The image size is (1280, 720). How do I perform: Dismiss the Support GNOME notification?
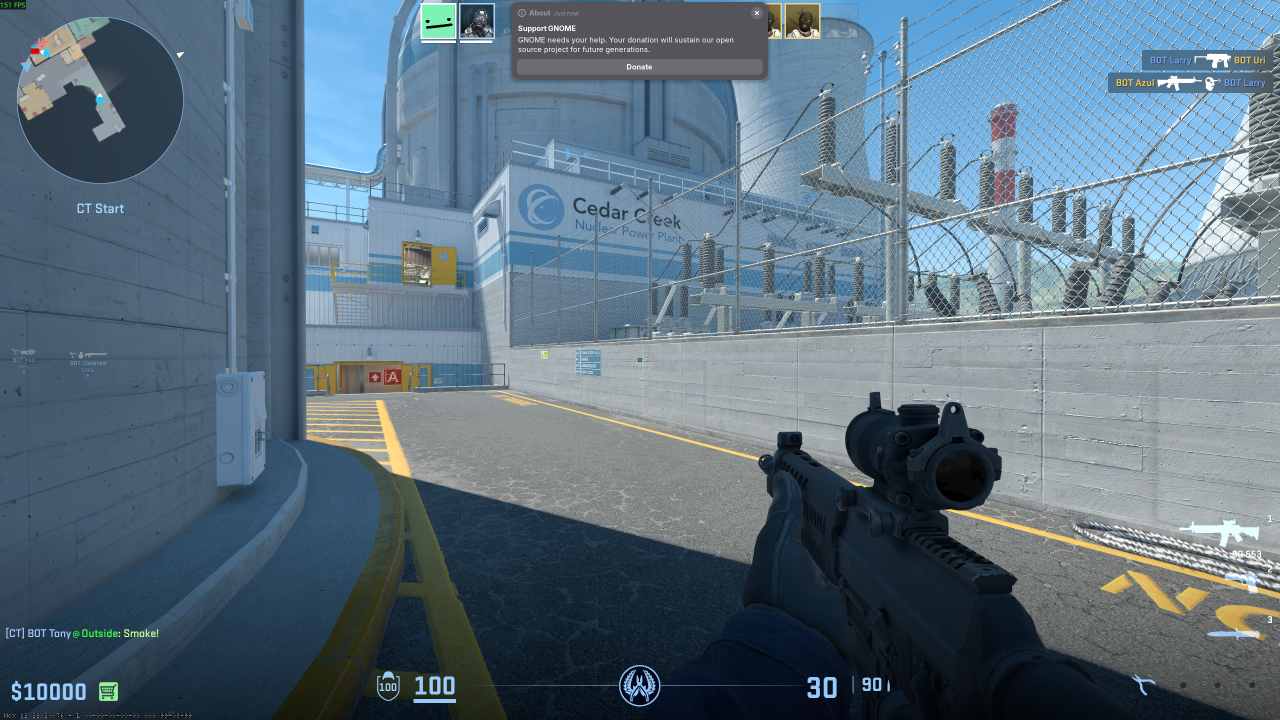pos(756,12)
